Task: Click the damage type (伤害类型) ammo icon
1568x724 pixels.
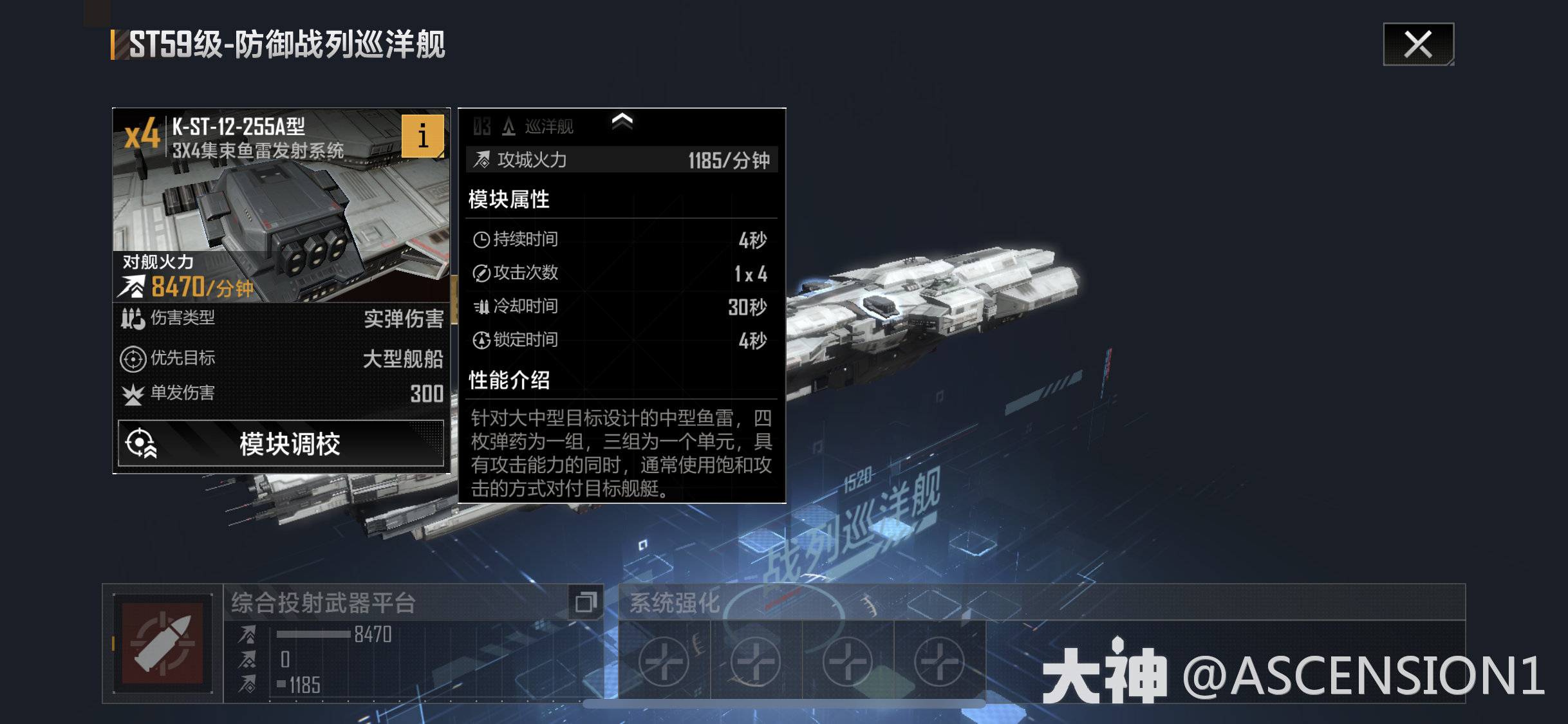Action: (131, 319)
